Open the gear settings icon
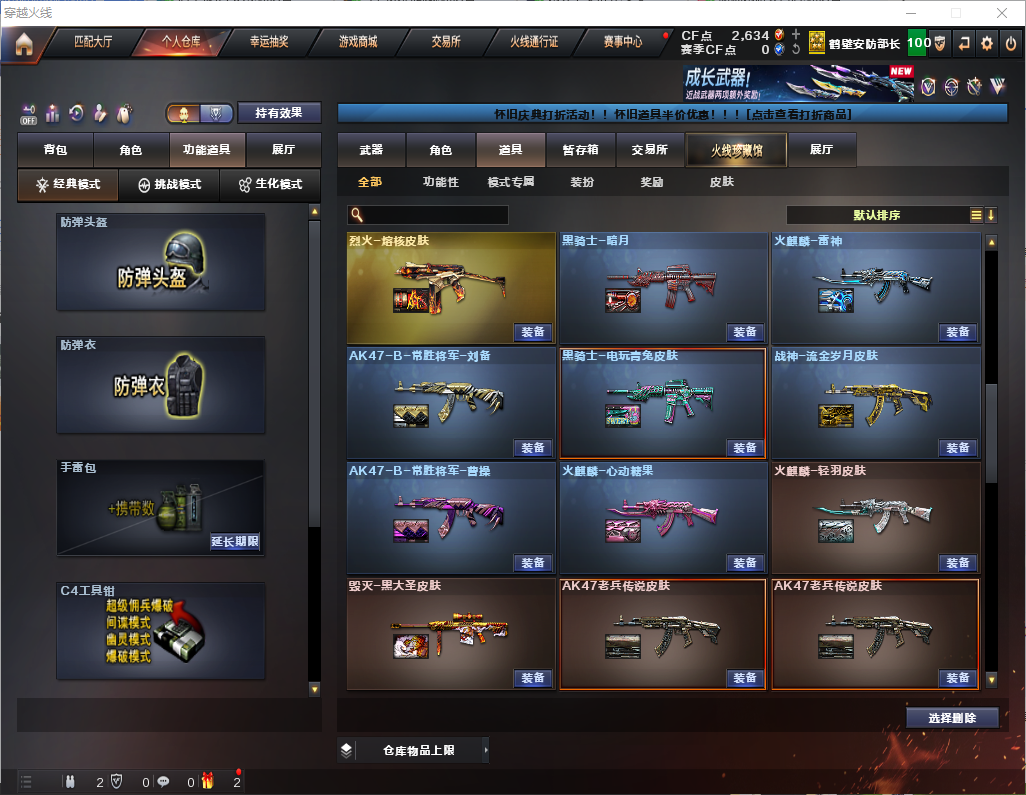The image size is (1026, 795). (987, 43)
